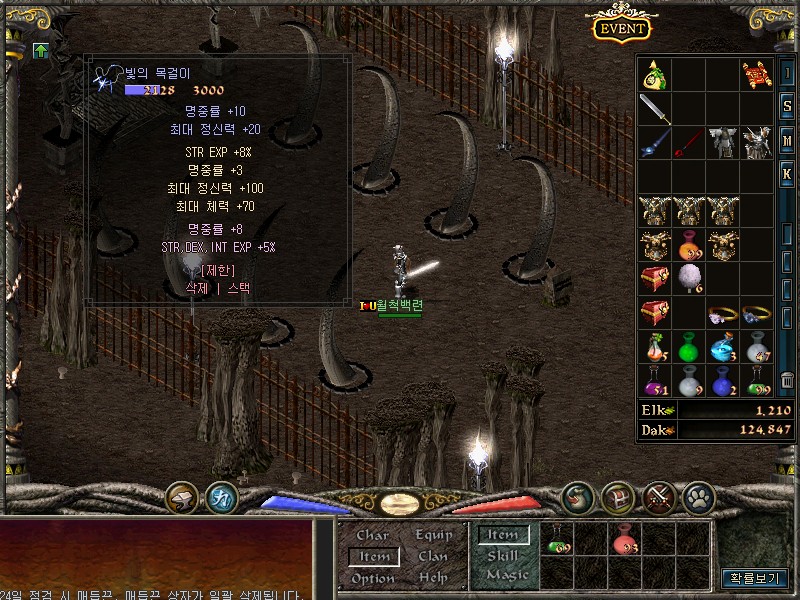This screenshot has width=800, height=600.
Task: Switch to side tab K
Action: (x=788, y=173)
